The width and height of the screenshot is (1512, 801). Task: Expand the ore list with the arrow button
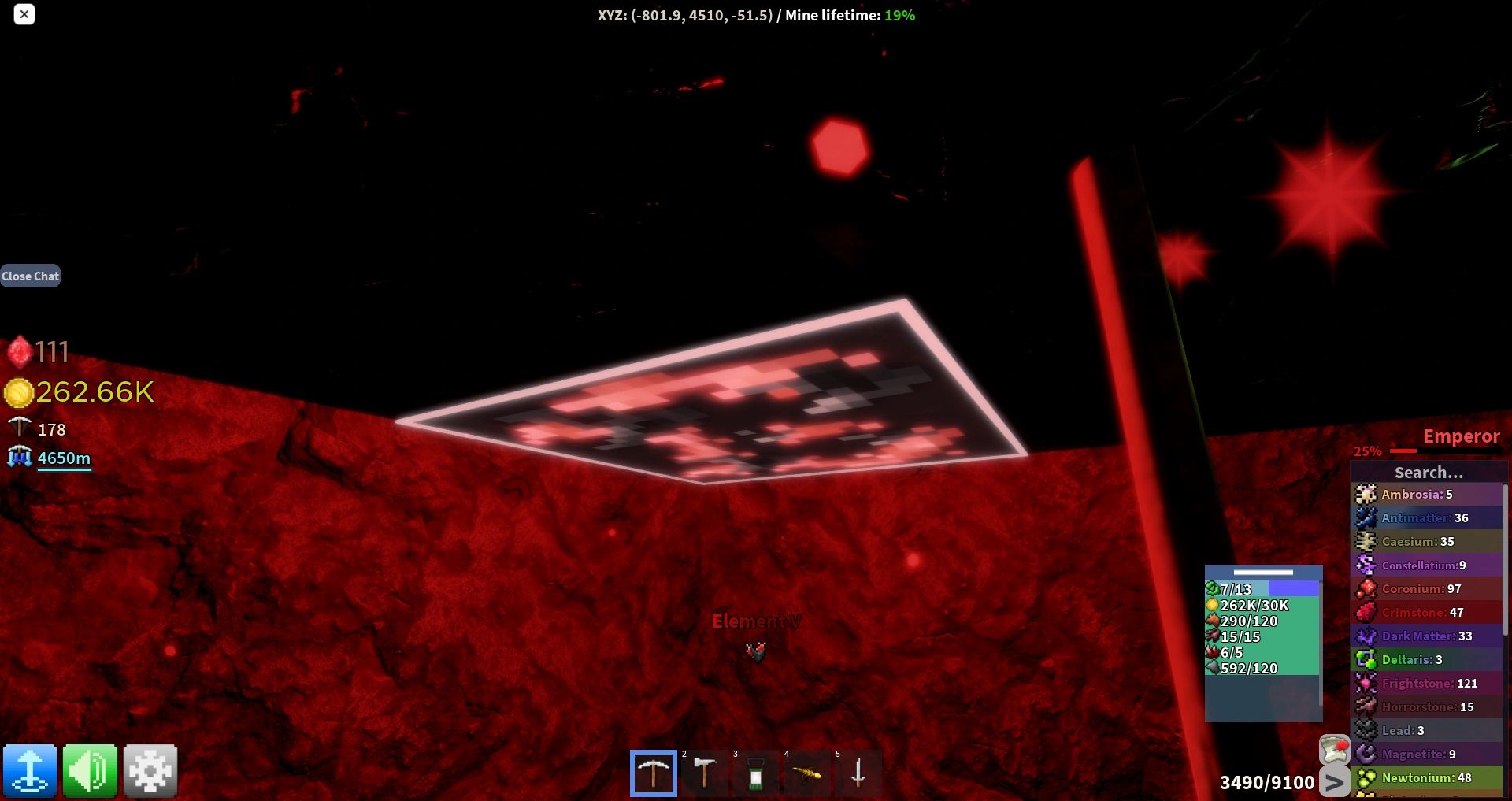pos(1332,782)
